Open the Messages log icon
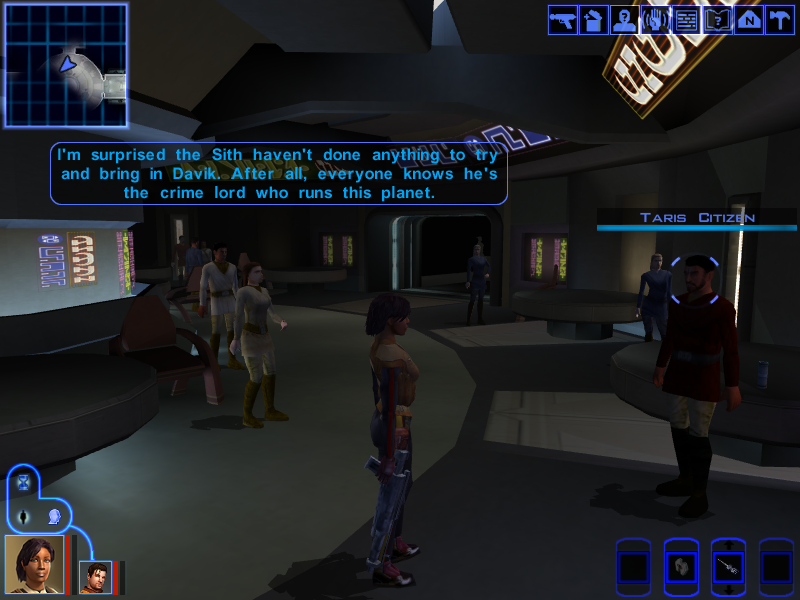800x600 pixels. pyautogui.click(x=686, y=20)
